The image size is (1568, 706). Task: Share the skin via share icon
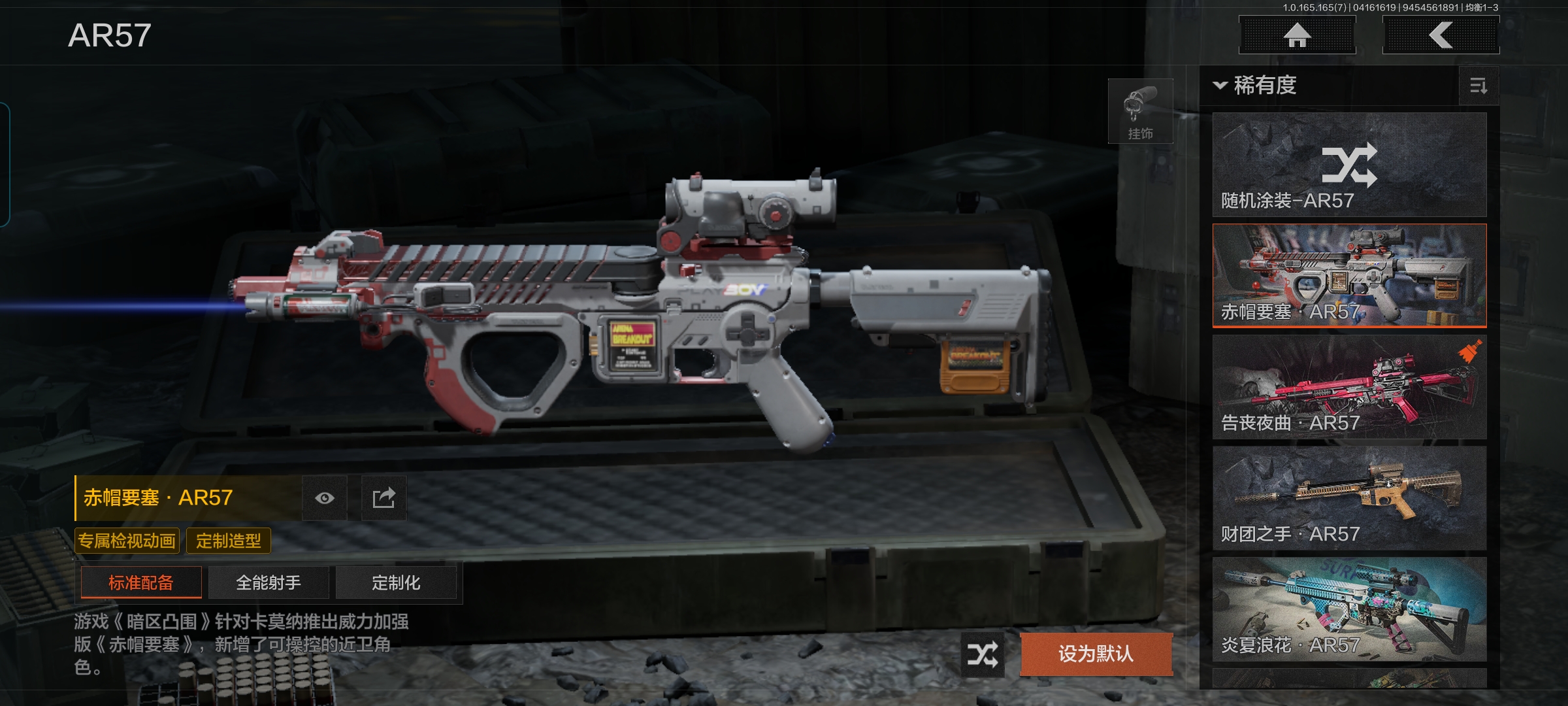[384, 498]
